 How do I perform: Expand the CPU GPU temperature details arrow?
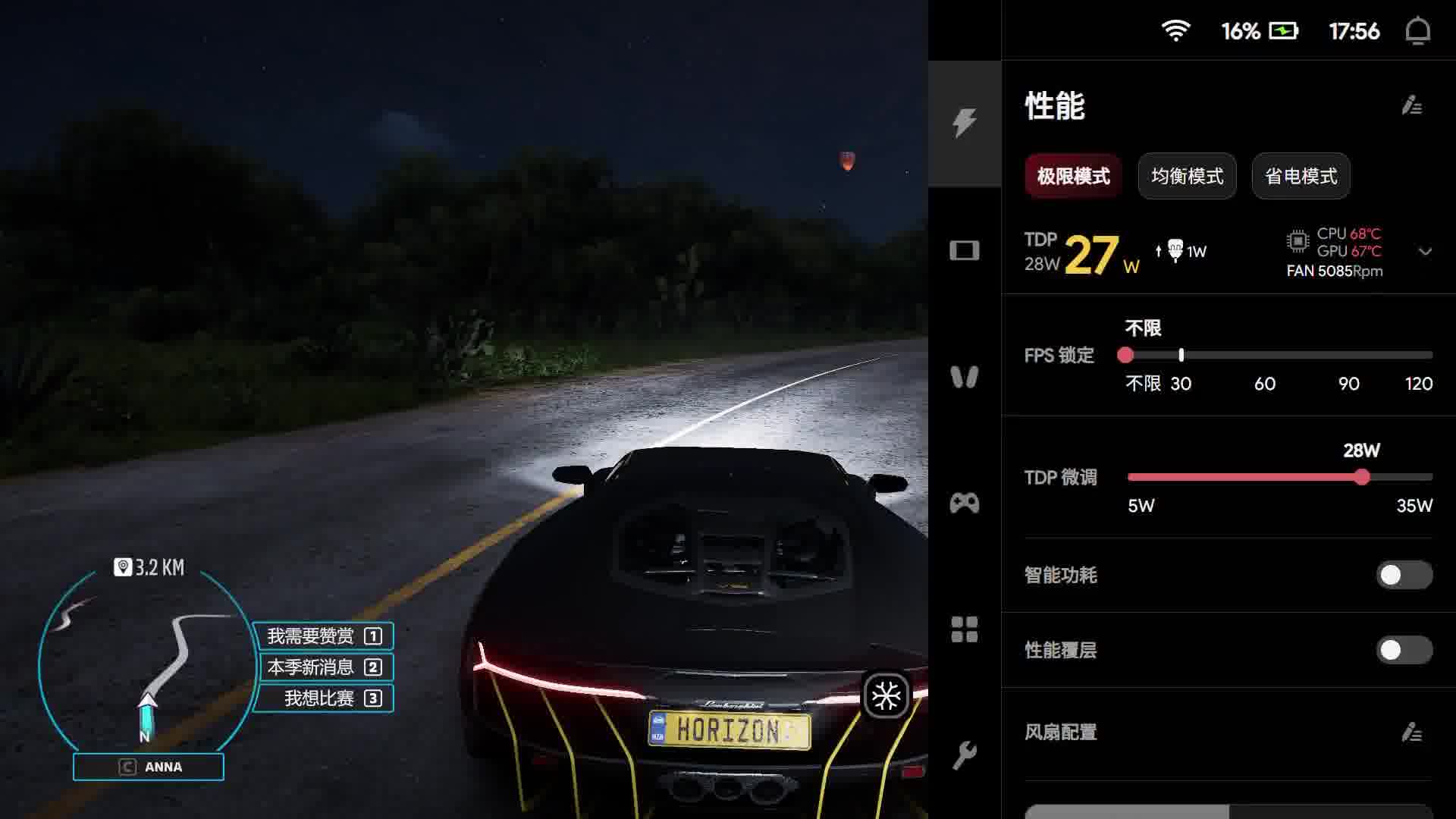[1425, 252]
